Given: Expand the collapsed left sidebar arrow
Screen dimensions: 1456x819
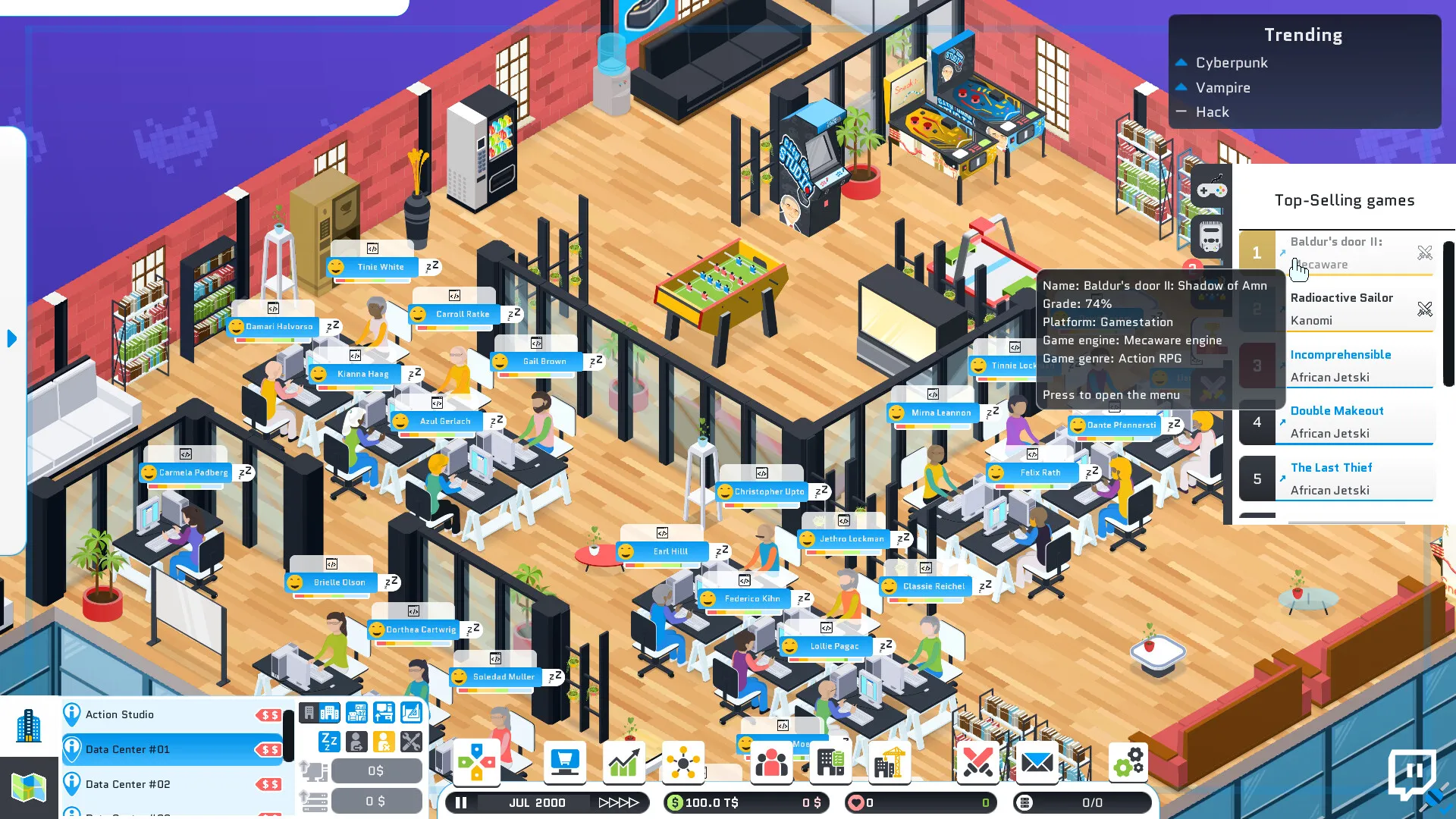Looking at the screenshot, I should tap(11, 339).
